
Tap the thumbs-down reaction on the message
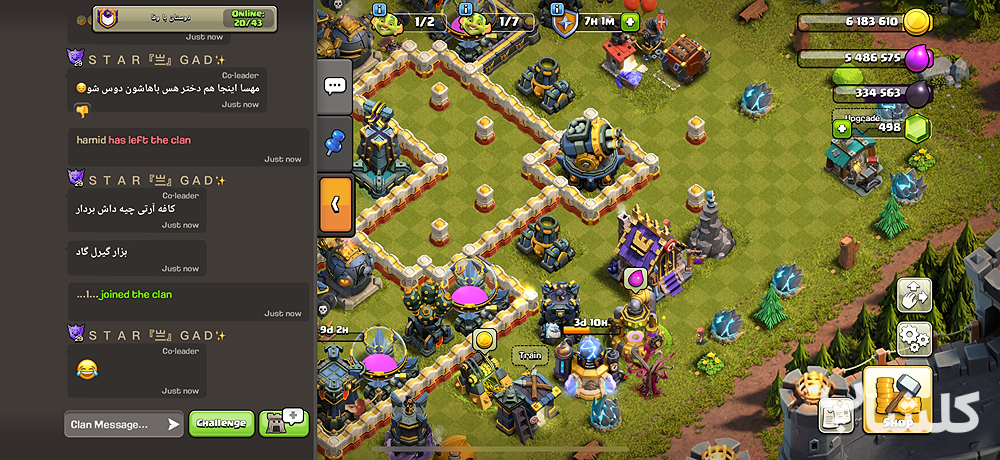[x=83, y=110]
